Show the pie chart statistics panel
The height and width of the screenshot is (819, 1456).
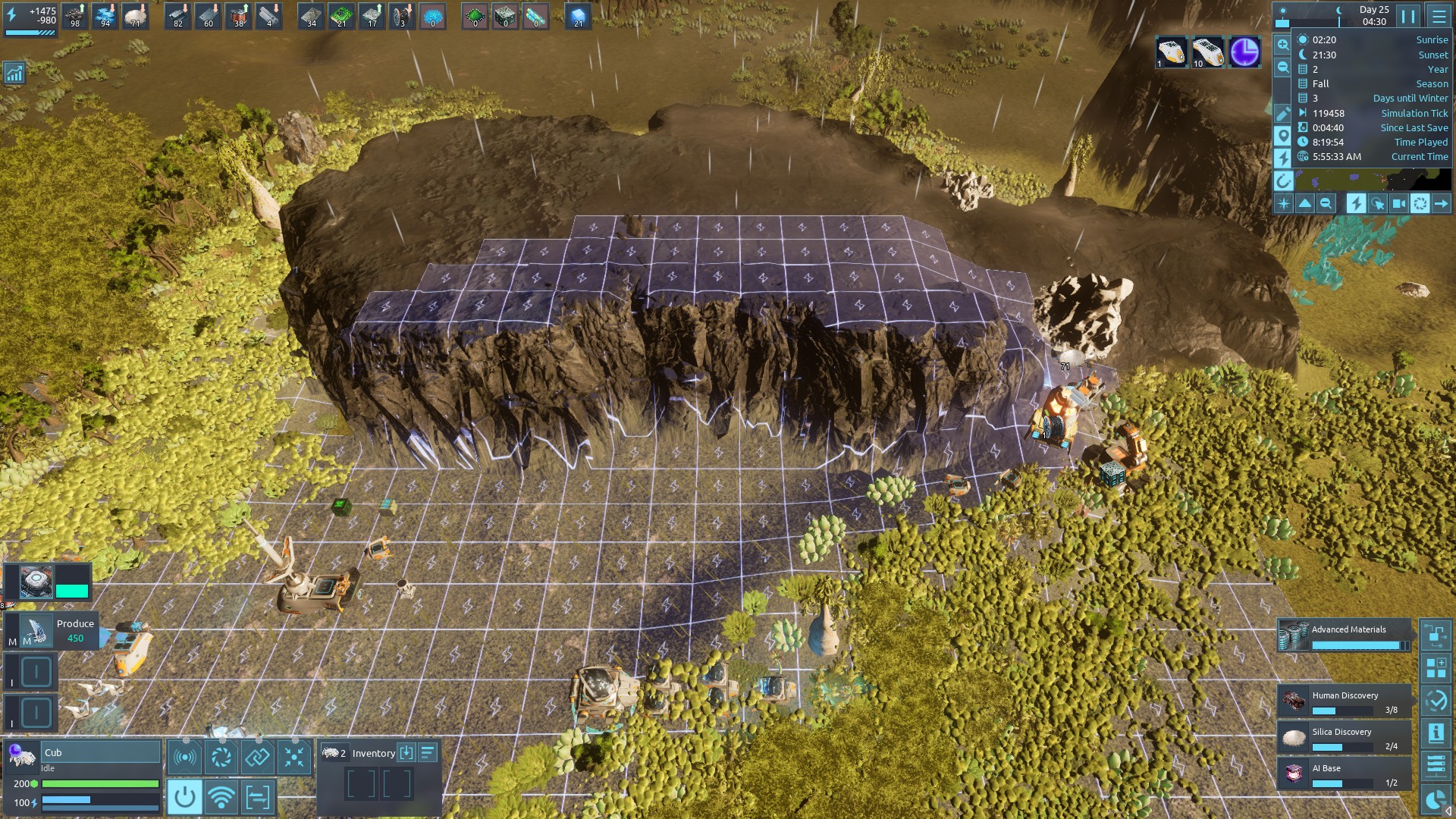[x=1436, y=799]
